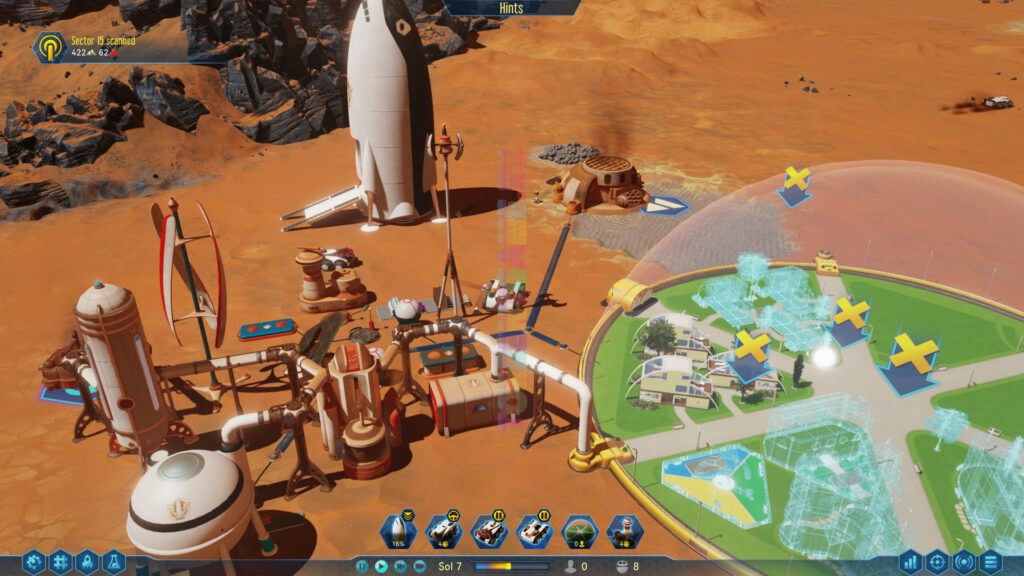Open the main menu list icon

(x=991, y=563)
